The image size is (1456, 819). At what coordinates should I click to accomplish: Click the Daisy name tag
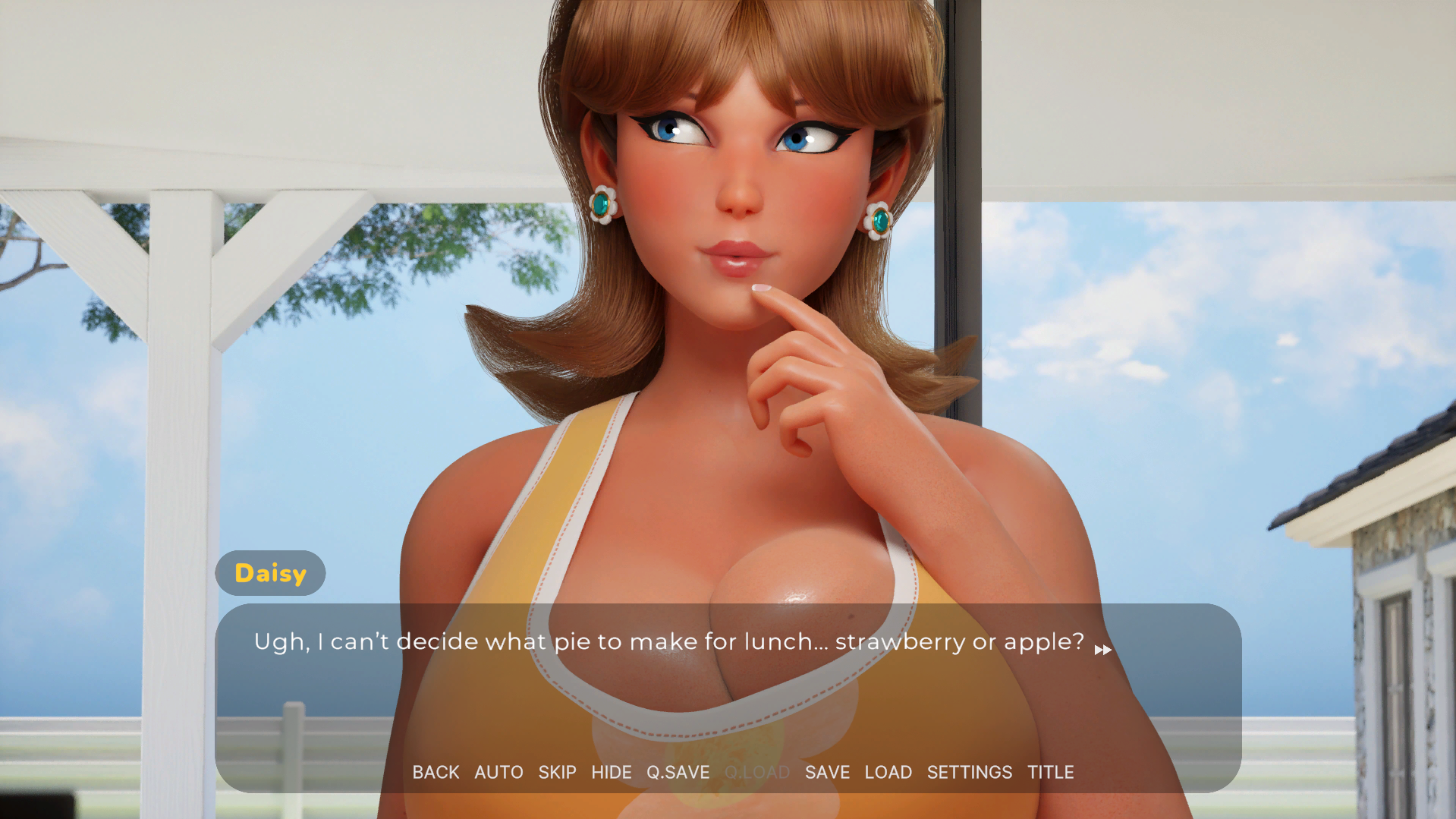coord(270,573)
